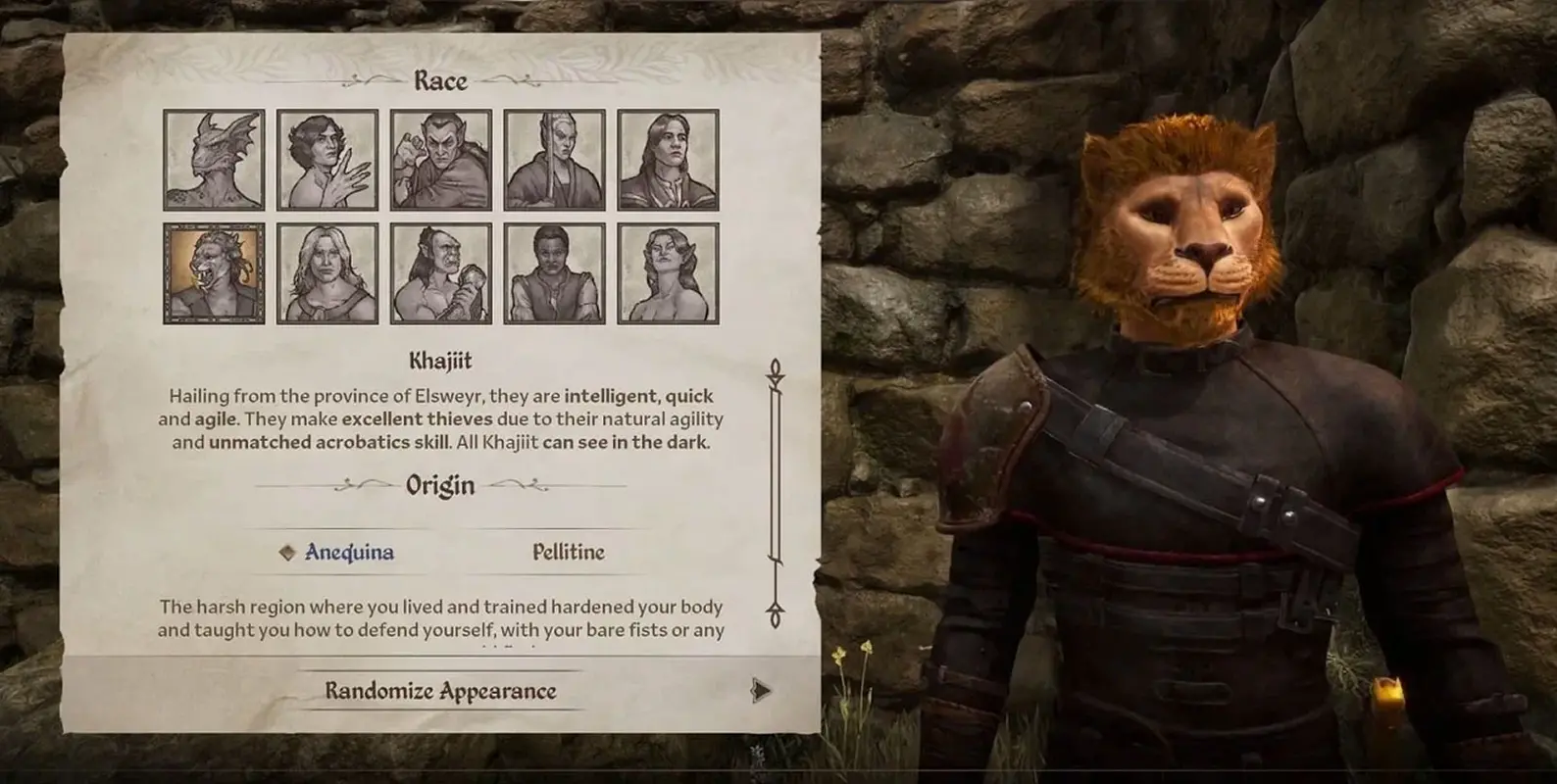Screen dimensions: 1557x784
Task: Click the description panel's vertical scrollbar
Action: click(776, 490)
